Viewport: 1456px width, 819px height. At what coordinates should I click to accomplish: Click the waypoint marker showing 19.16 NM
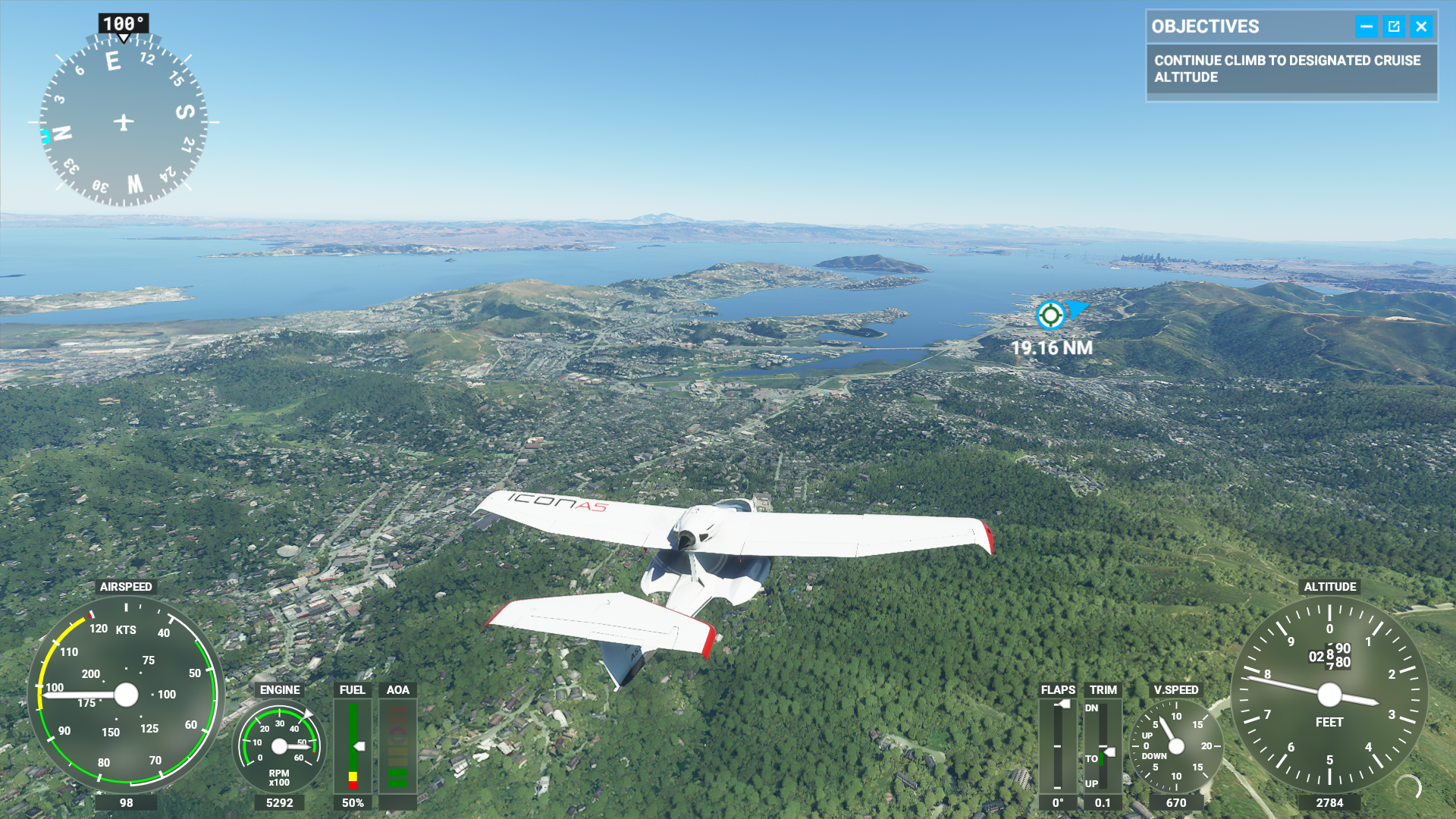tap(1050, 314)
